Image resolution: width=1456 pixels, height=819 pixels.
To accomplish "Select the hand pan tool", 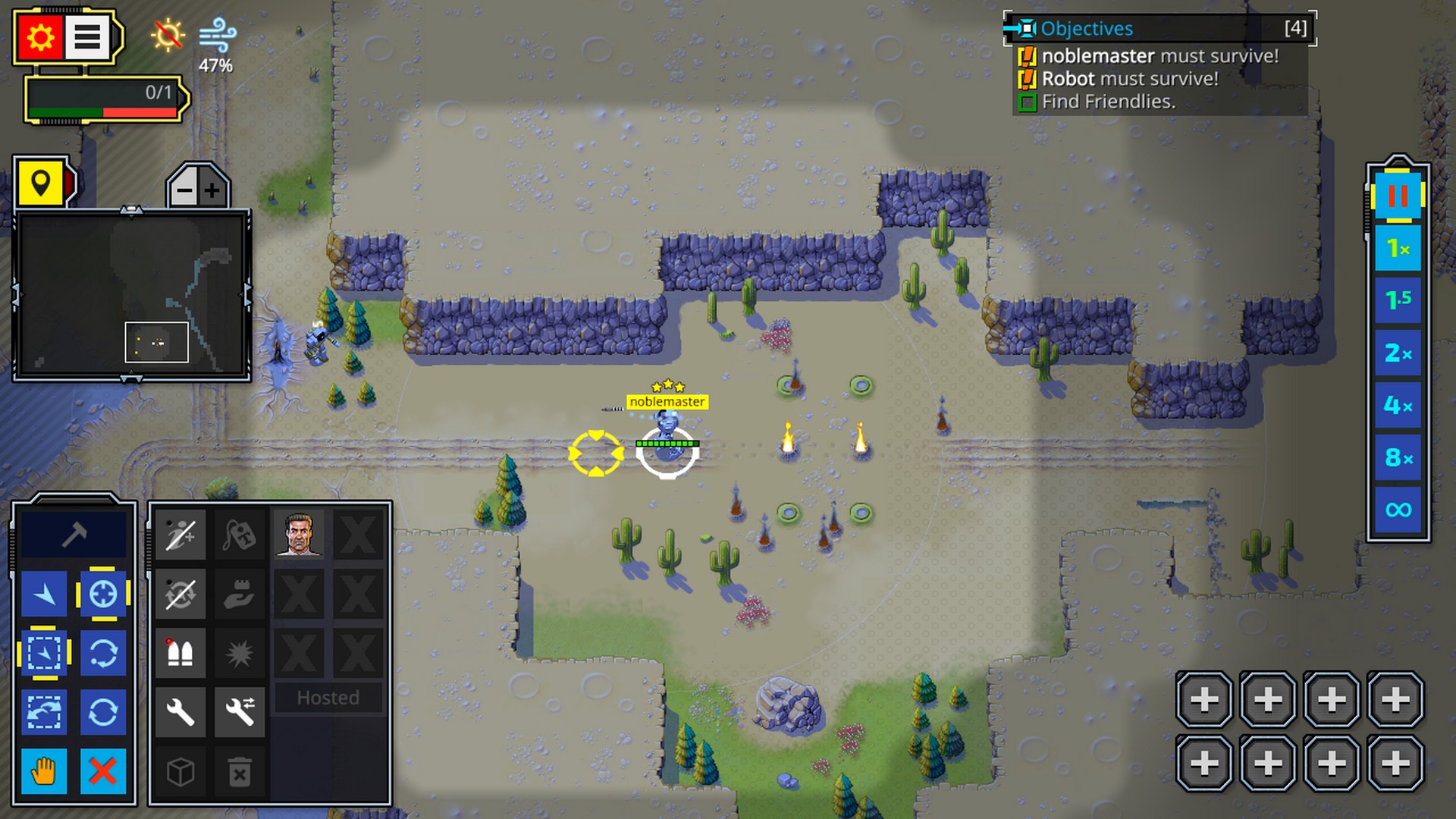I will [44, 771].
